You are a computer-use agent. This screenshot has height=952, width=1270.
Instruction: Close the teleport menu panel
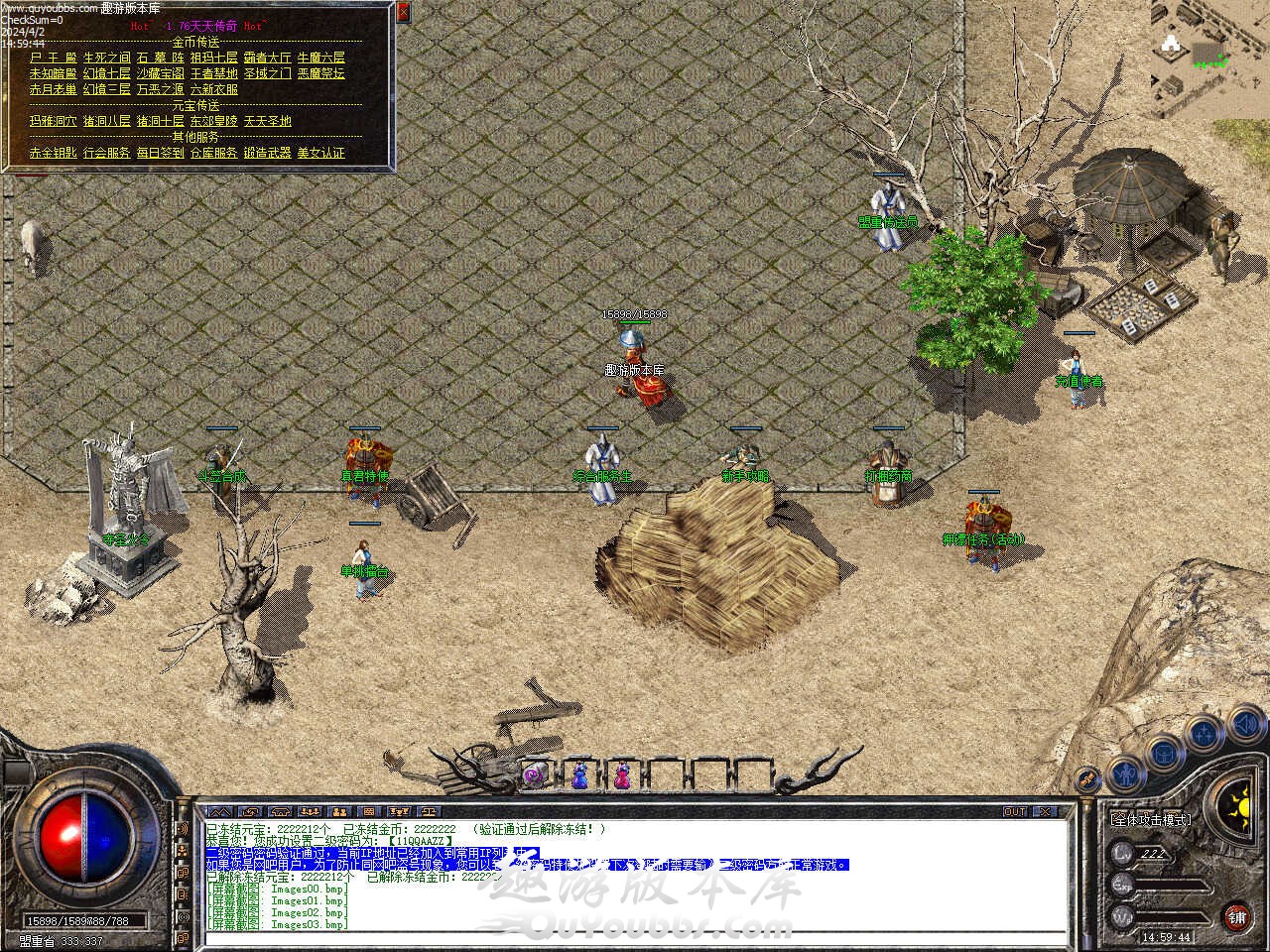(403, 13)
